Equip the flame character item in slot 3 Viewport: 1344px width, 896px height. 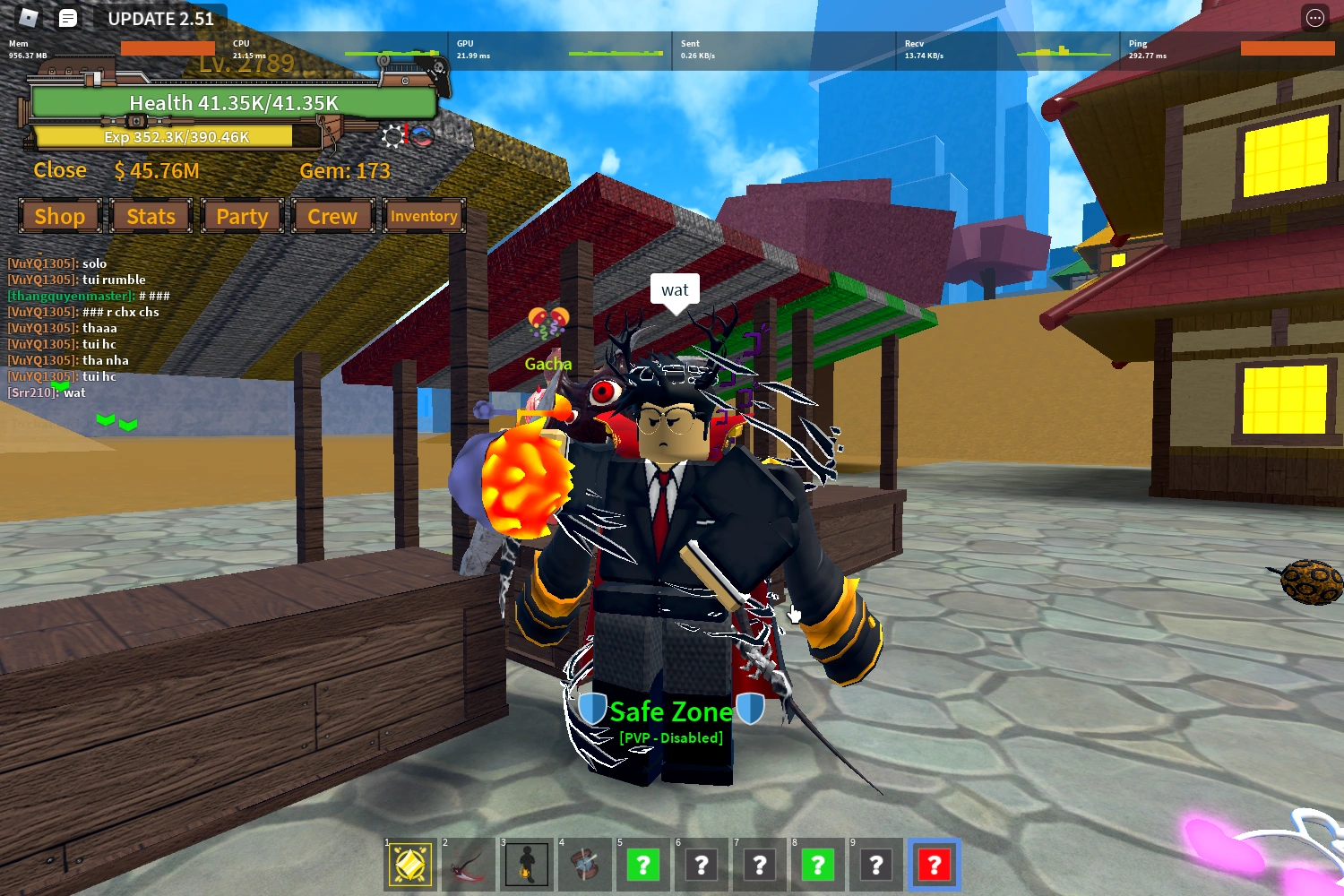coord(526,865)
